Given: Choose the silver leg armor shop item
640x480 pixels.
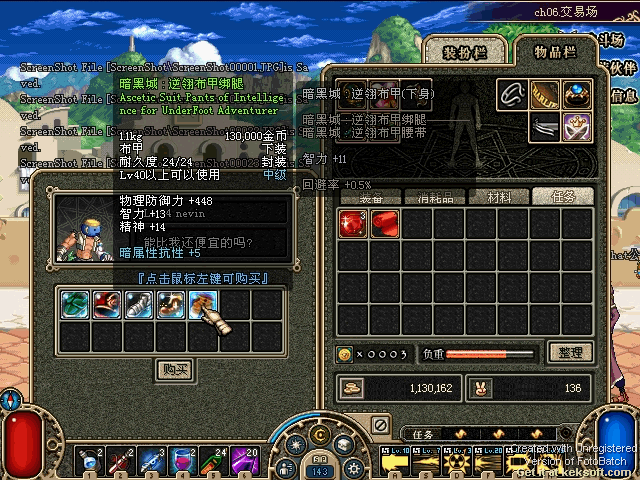Looking at the screenshot, I should point(139,304).
